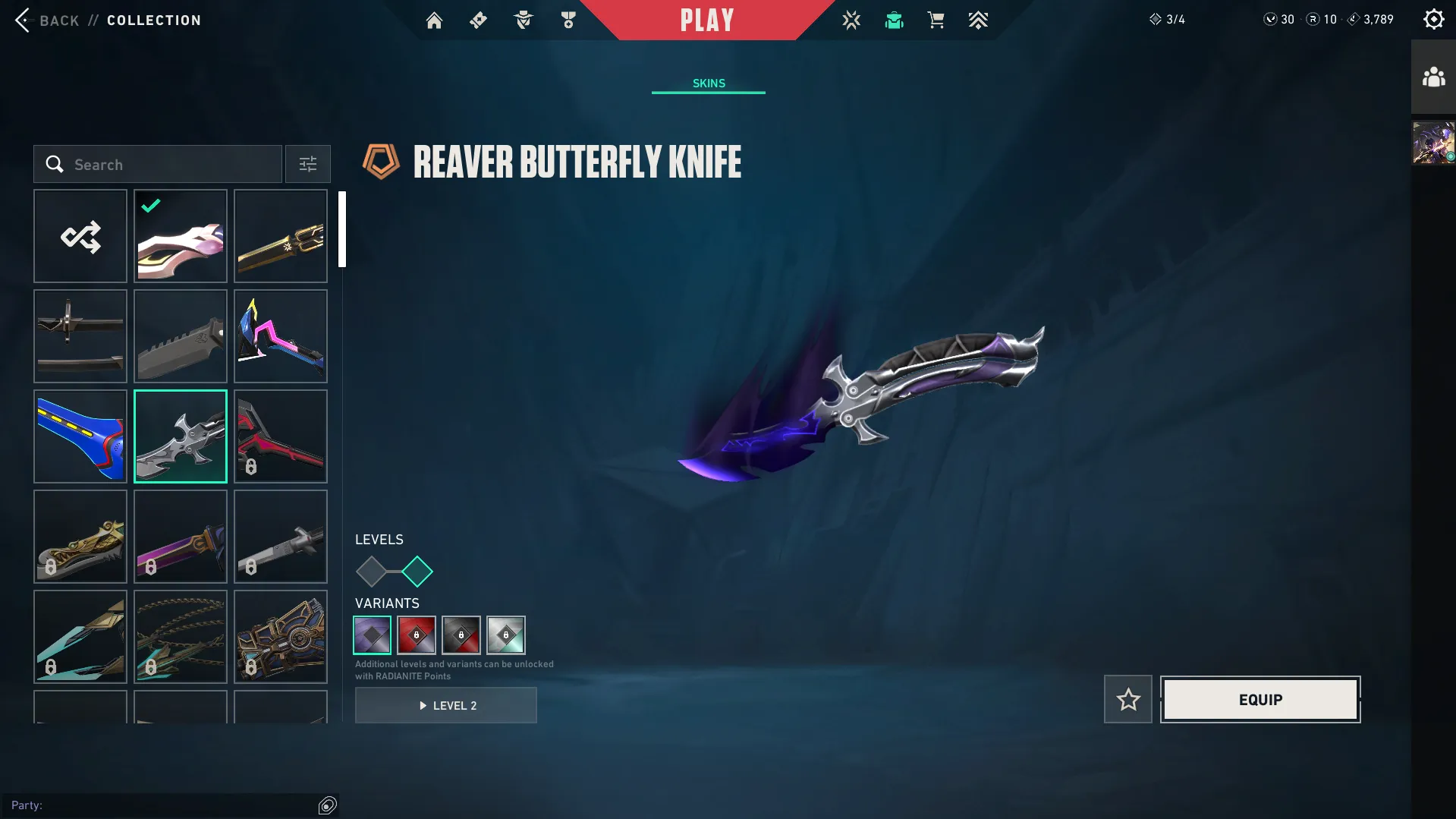Switch to Level 1 knife diamond

372,572
